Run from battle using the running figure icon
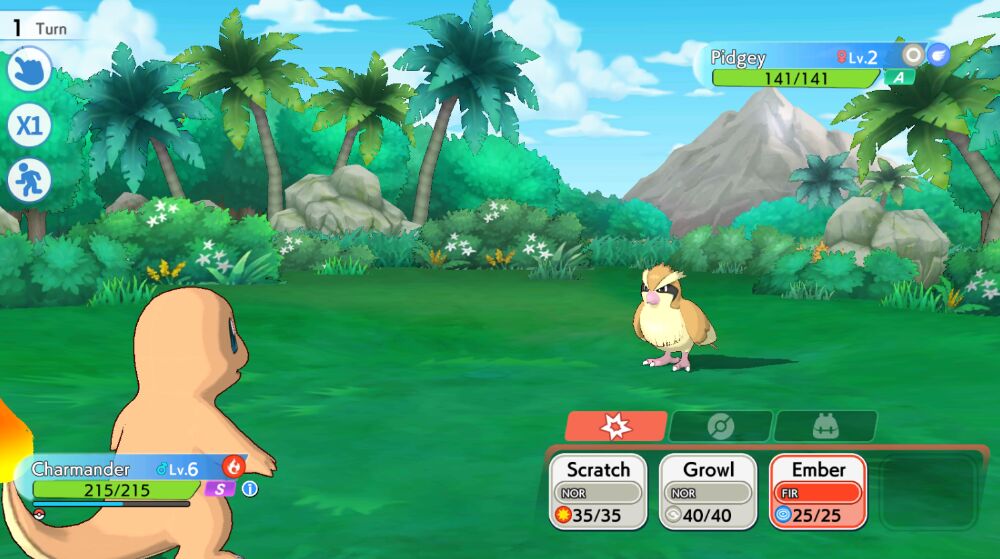This screenshot has height=559, width=1000. click(29, 181)
